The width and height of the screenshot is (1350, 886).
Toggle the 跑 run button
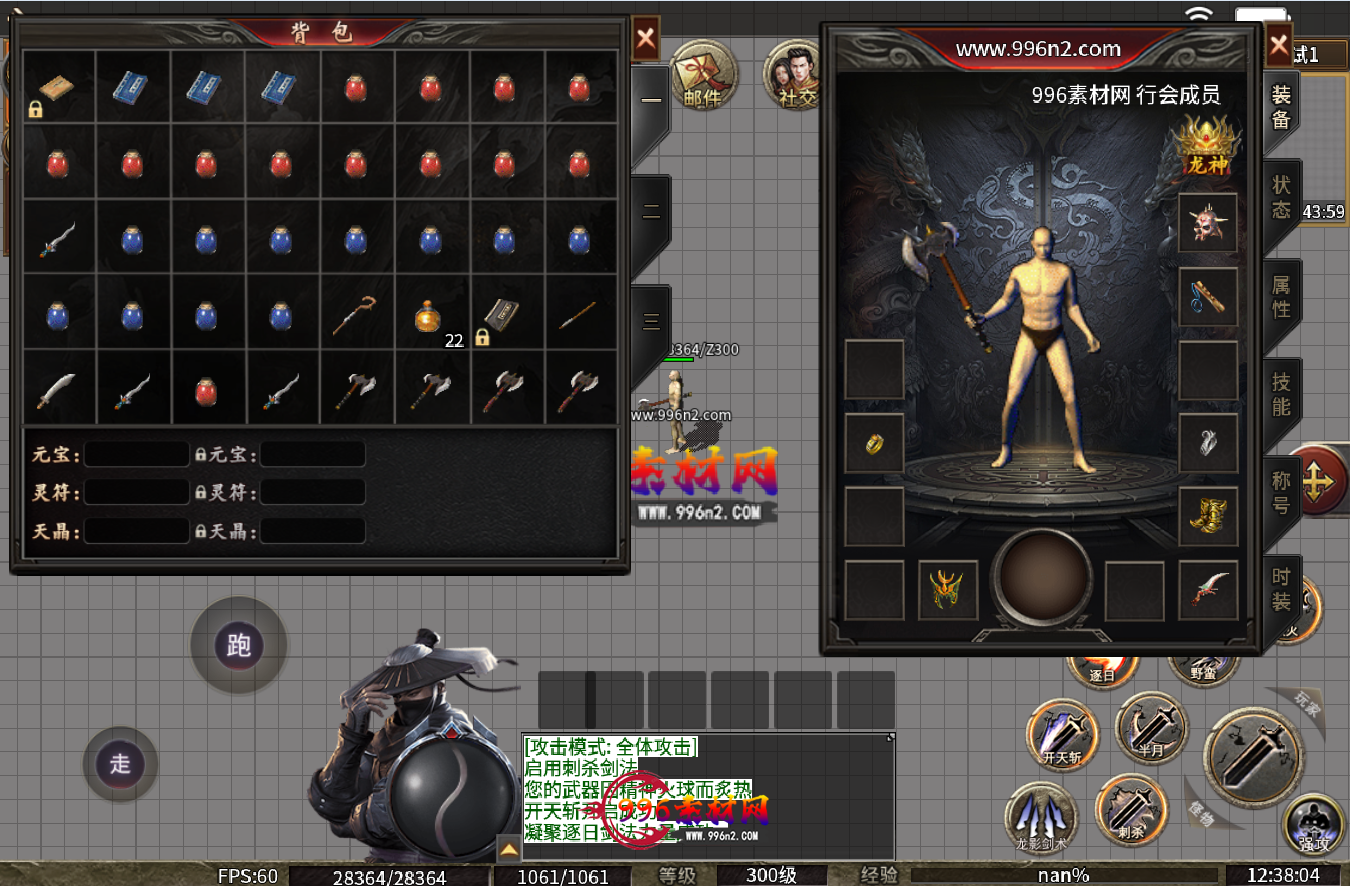[x=239, y=646]
